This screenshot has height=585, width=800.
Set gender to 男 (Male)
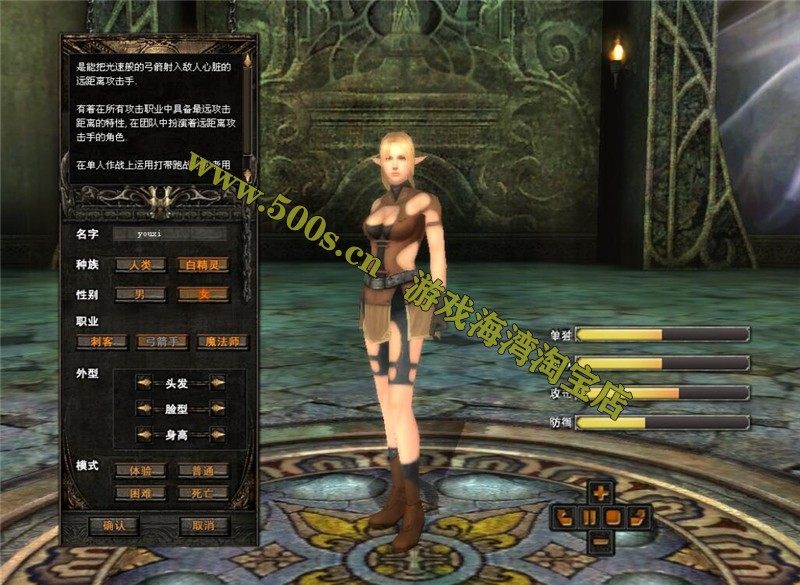tap(140, 294)
